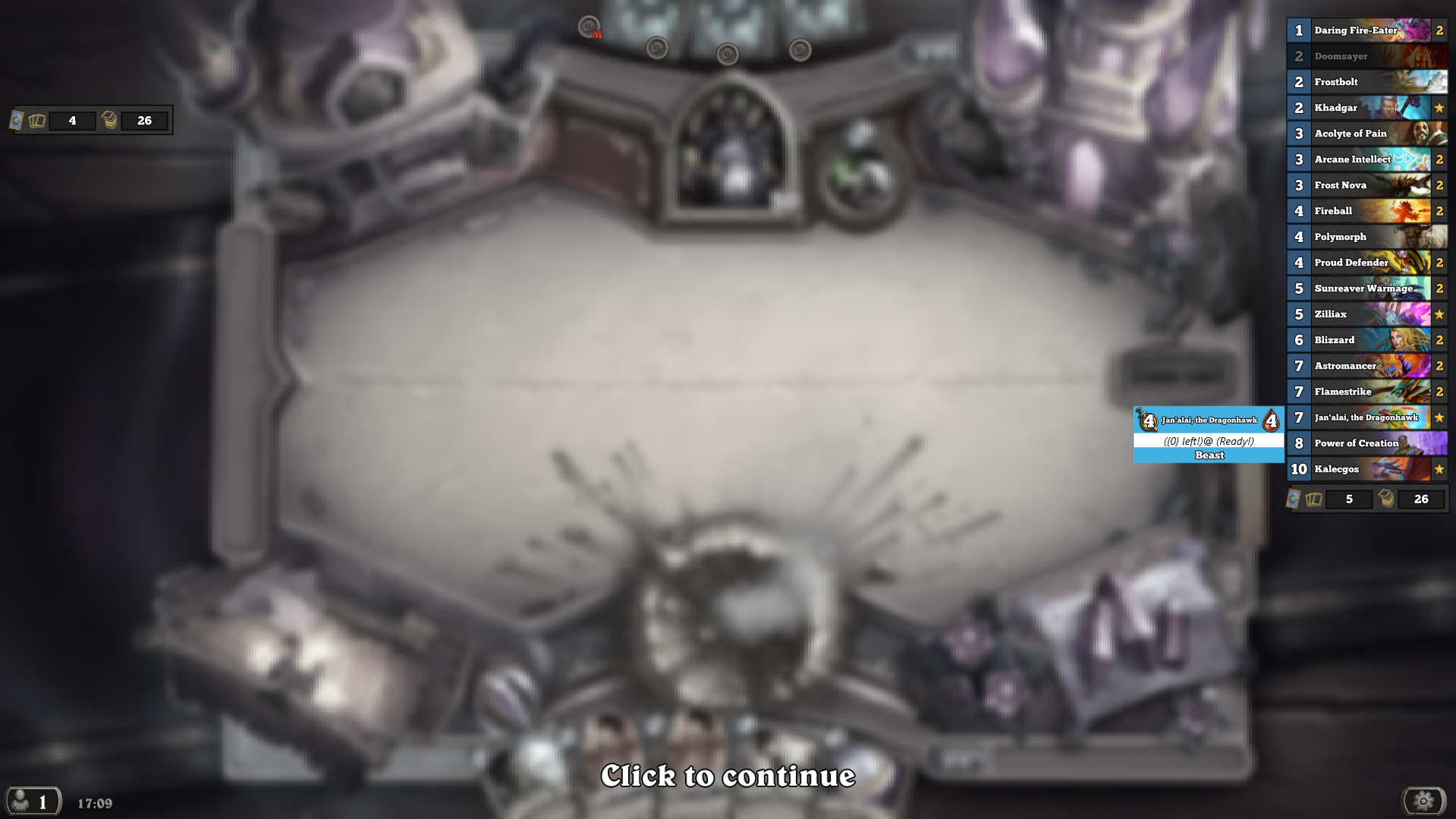Viewport: 1456px width, 819px height.
Task: Click the opponent's card back icon
Action: point(16,121)
